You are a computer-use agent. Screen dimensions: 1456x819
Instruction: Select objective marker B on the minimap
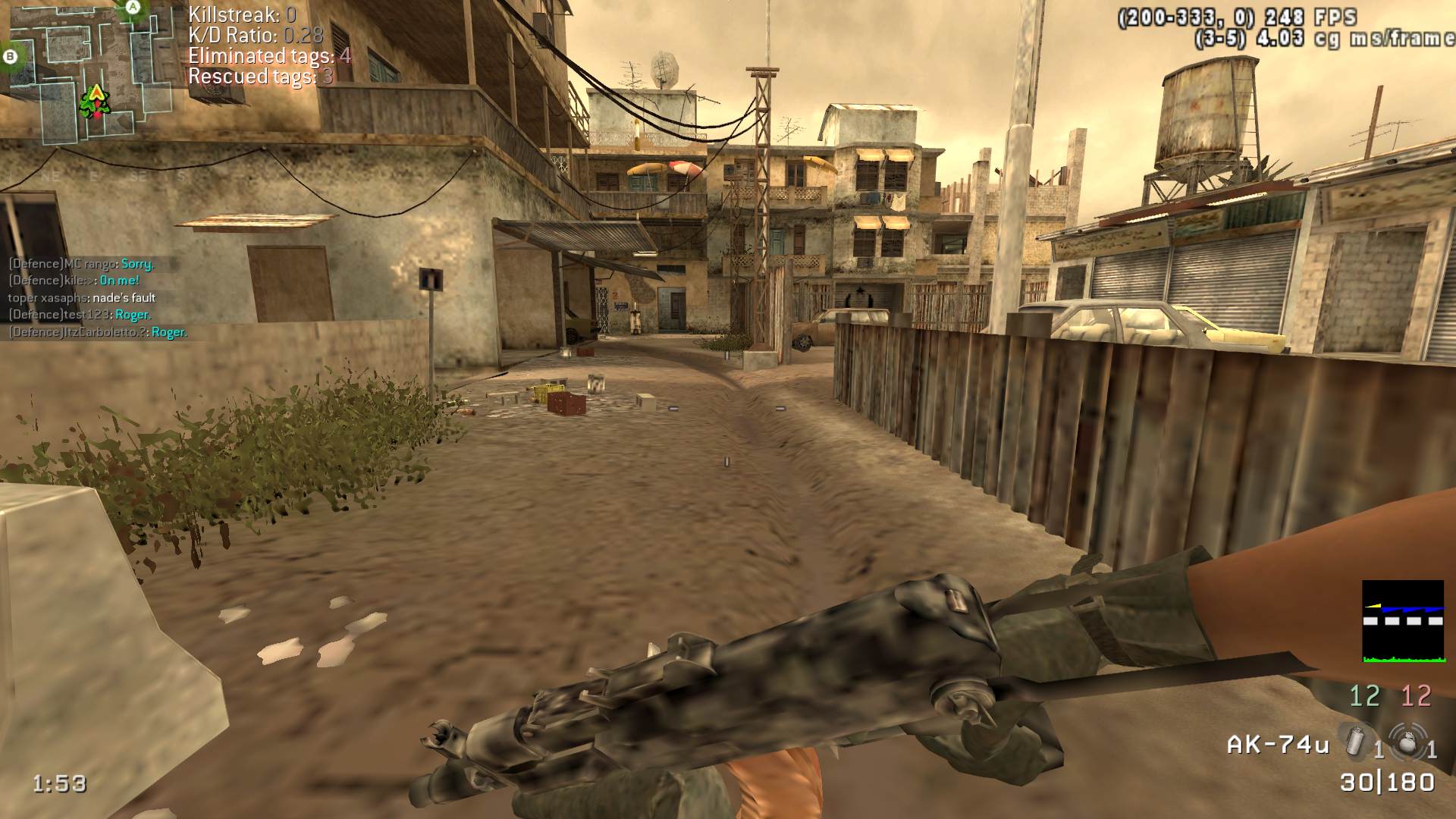tap(11, 55)
